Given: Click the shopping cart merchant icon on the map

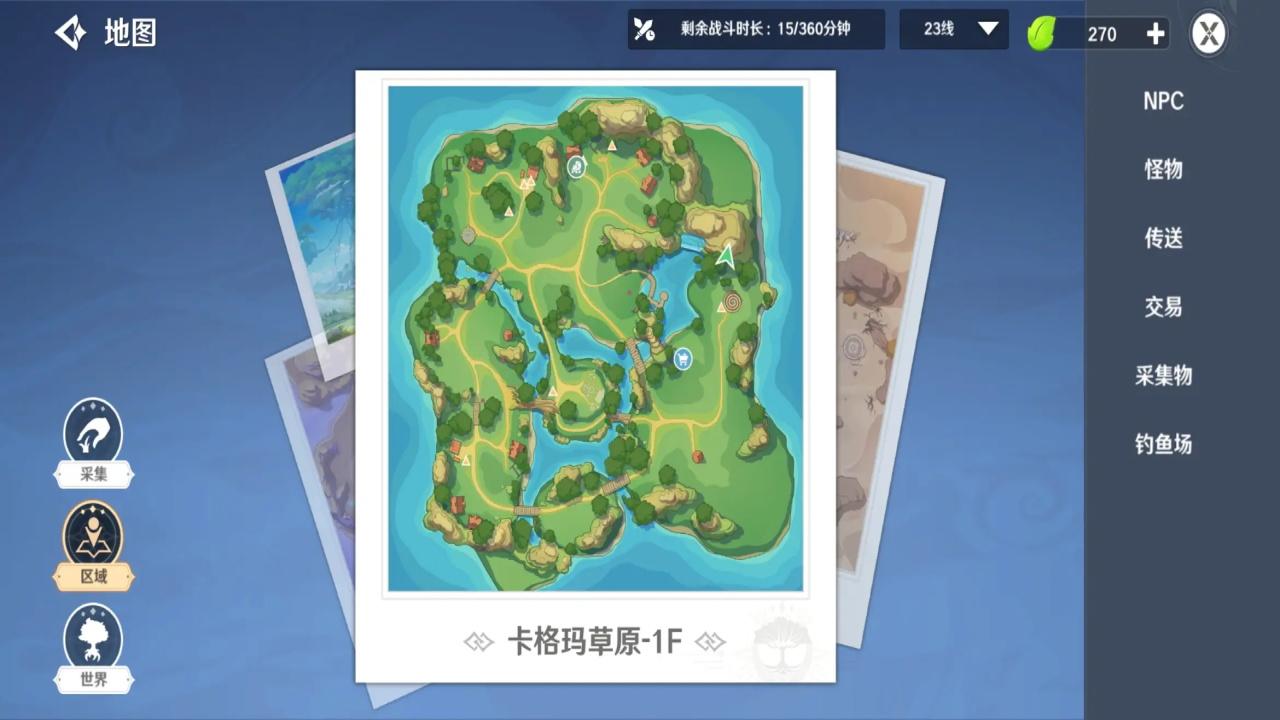Looking at the screenshot, I should pyautogui.click(x=681, y=358).
